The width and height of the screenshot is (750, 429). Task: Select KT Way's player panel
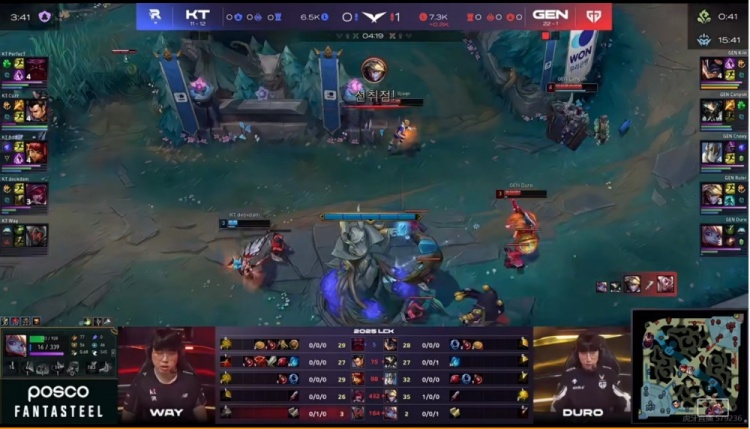click(x=23, y=232)
